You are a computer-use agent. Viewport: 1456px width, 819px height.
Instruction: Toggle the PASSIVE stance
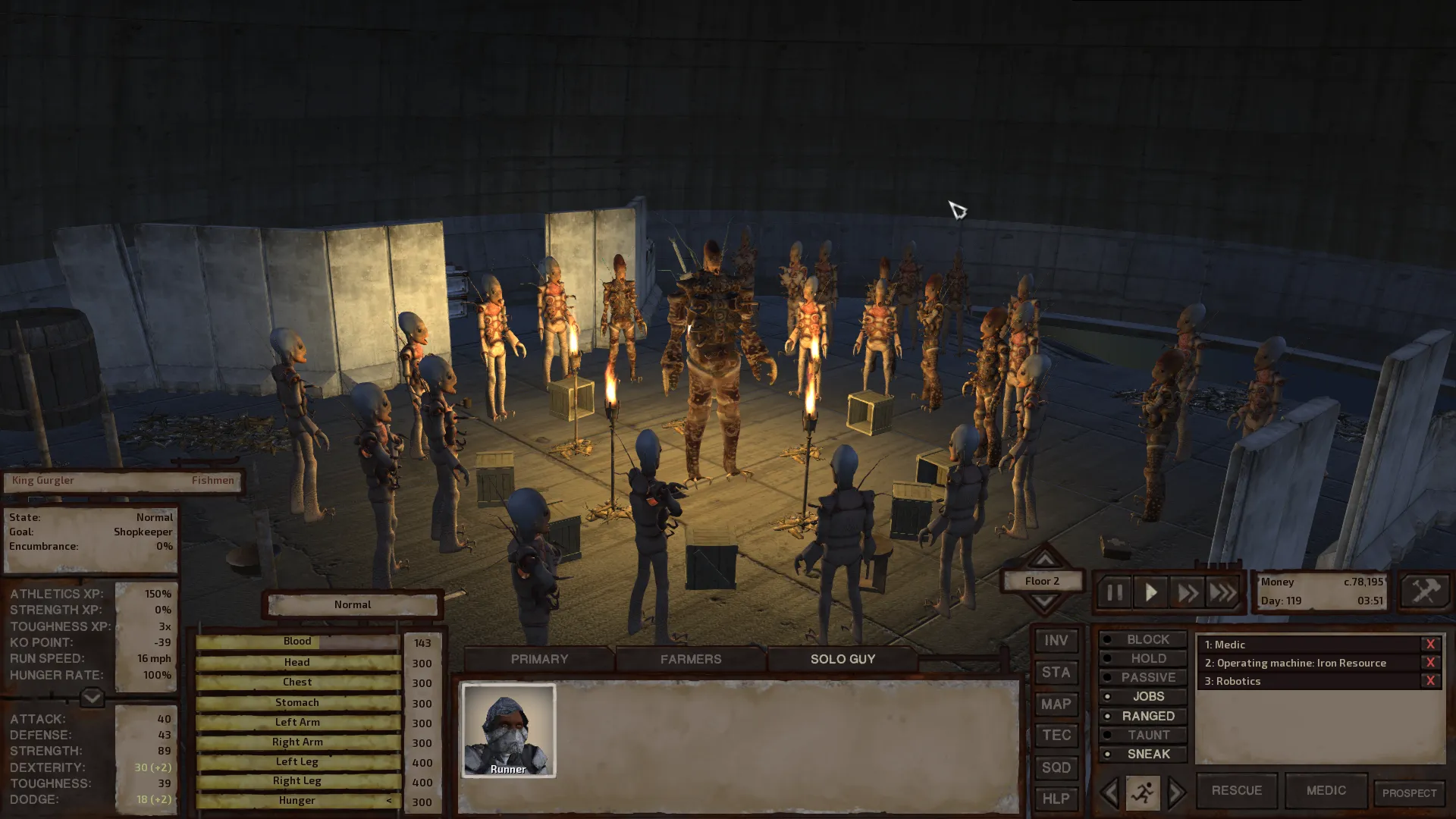[1143, 677]
